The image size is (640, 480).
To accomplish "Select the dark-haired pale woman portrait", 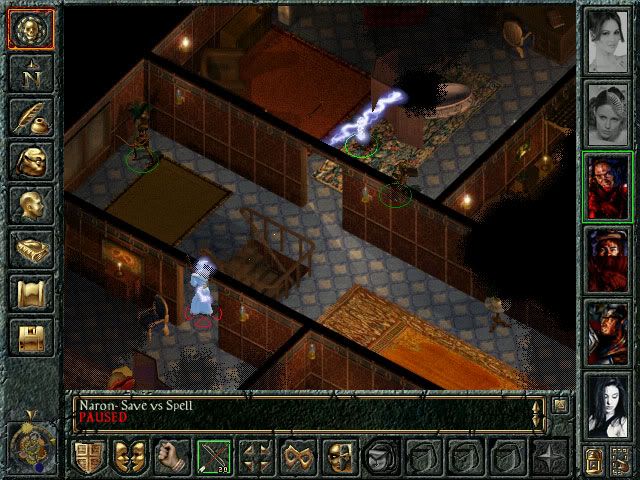I will click(607, 403).
